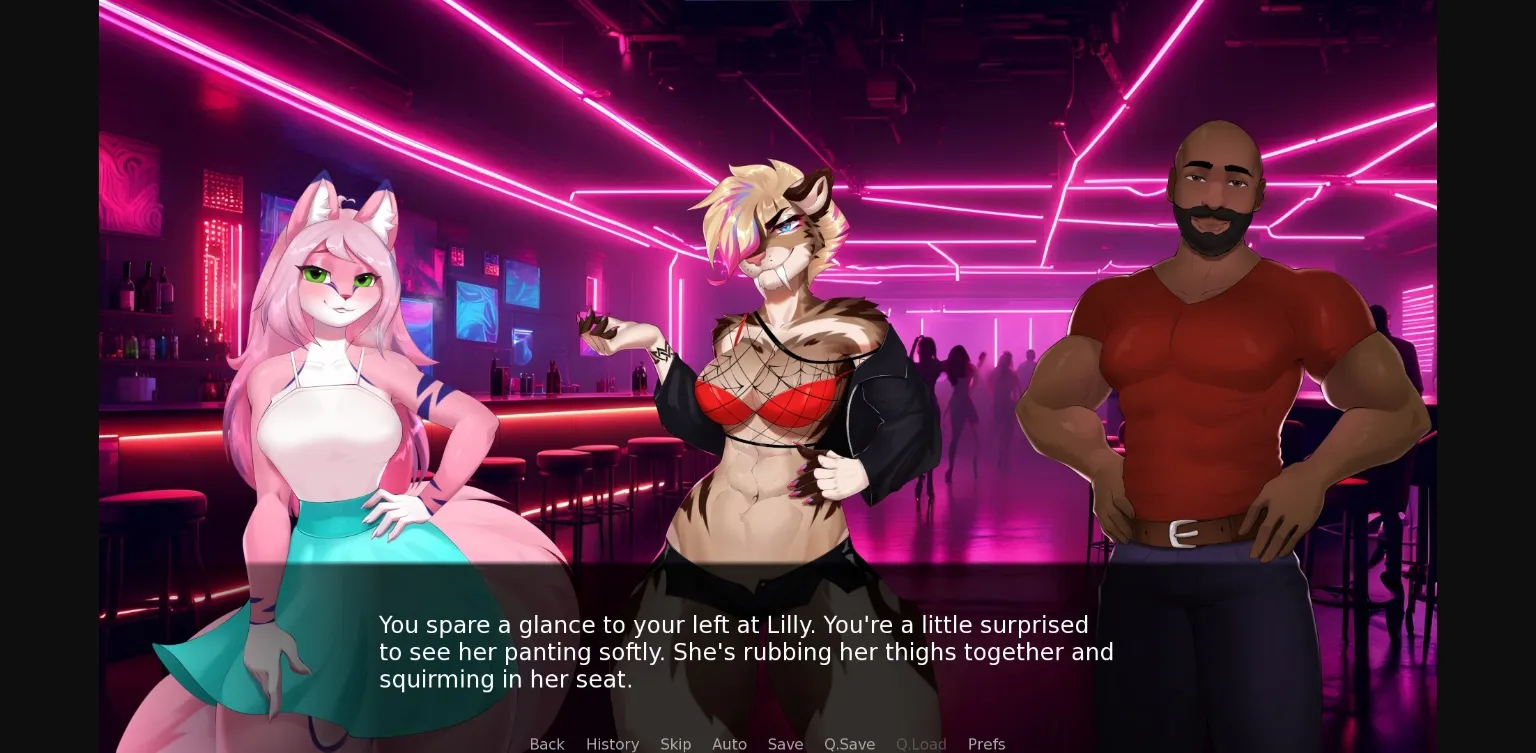This screenshot has height=753, width=1536.
Task: Turn on Auto-forward reading mode
Action: 729,744
